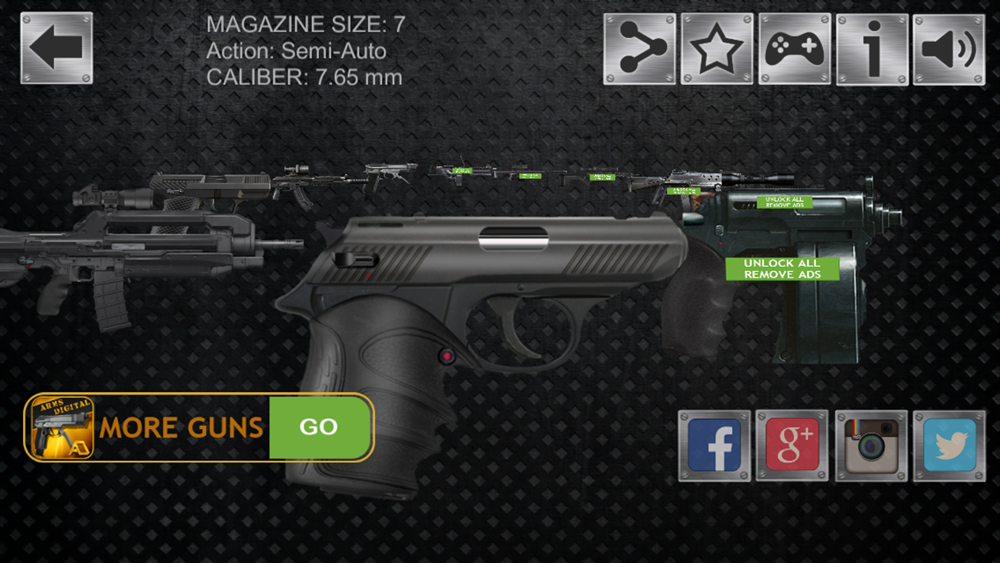Open the Facebook page link
The image size is (1000, 563).
point(714,446)
